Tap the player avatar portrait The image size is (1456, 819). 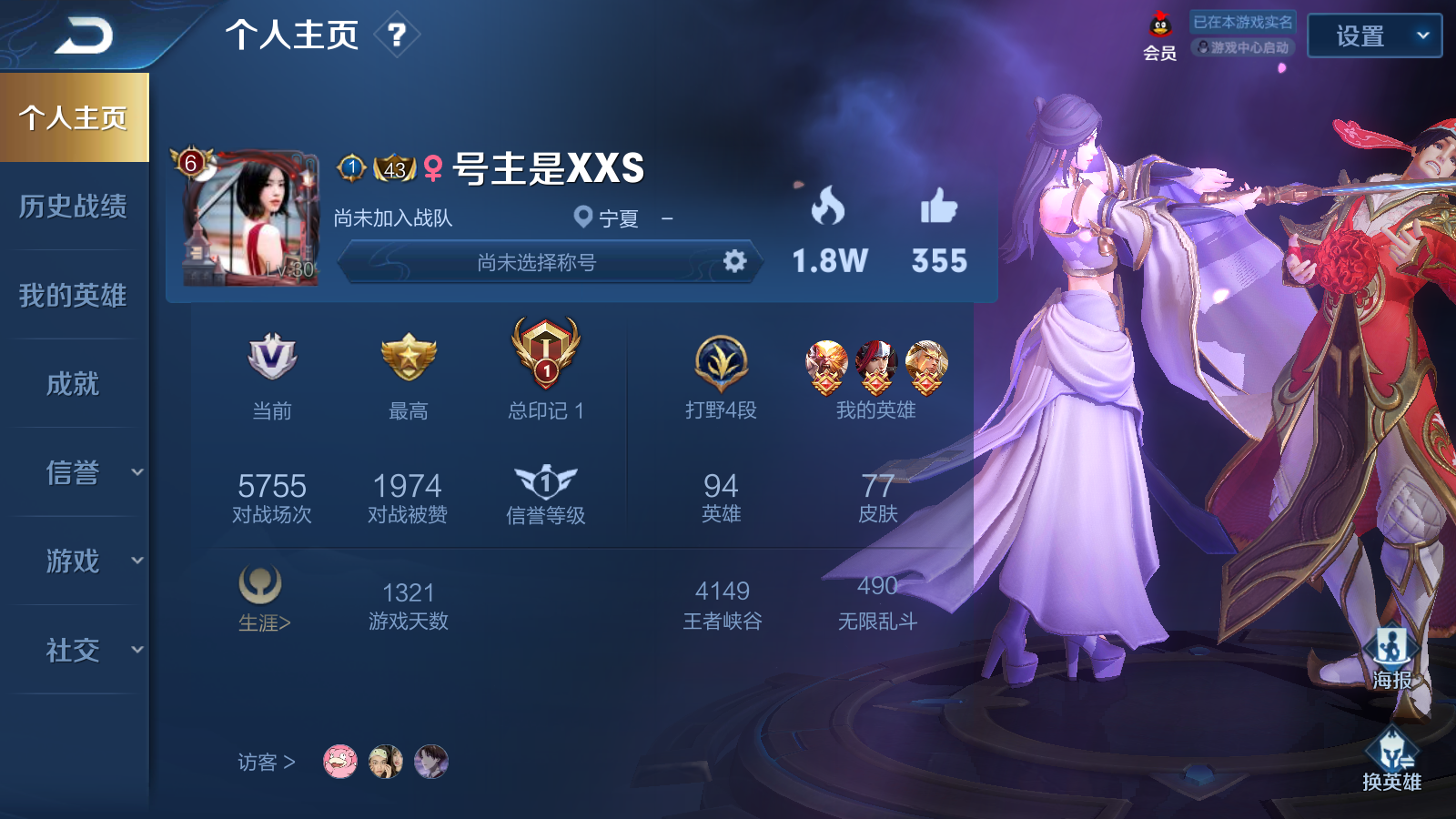pyautogui.click(x=250, y=218)
